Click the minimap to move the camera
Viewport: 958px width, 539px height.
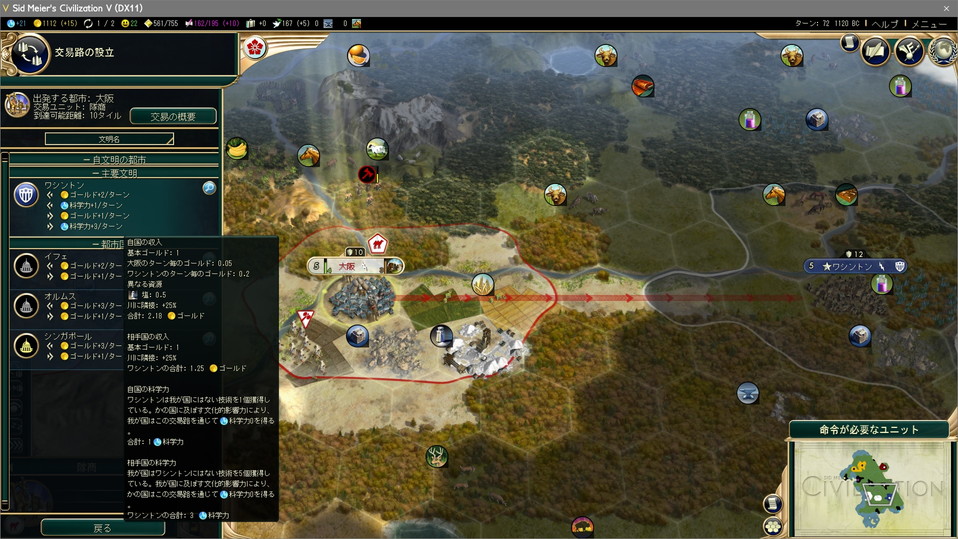pos(868,486)
